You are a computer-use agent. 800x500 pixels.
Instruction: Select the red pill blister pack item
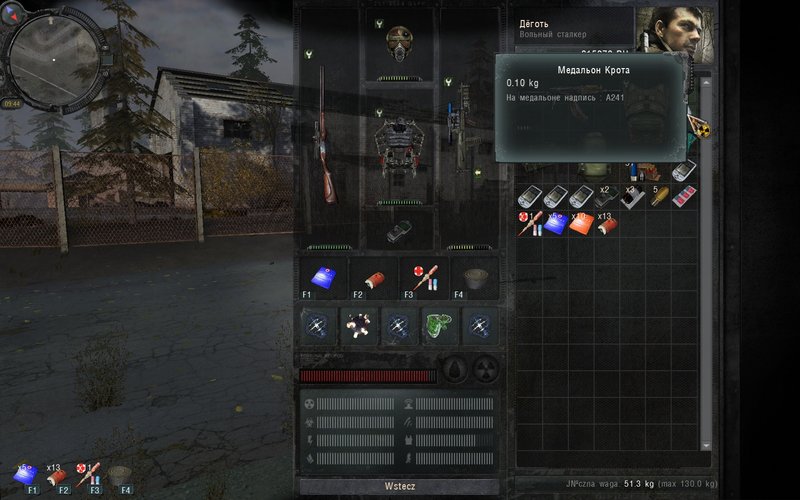[x=684, y=197]
